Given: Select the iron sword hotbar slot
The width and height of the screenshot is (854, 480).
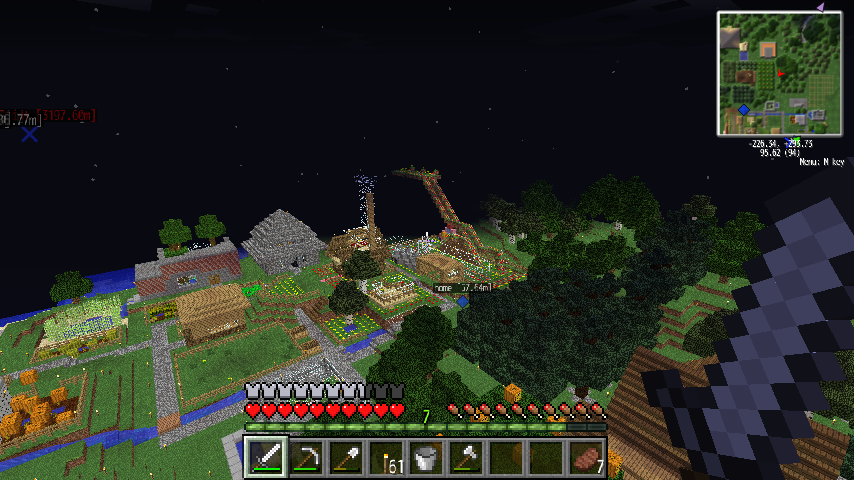Looking at the screenshot, I should [266, 458].
